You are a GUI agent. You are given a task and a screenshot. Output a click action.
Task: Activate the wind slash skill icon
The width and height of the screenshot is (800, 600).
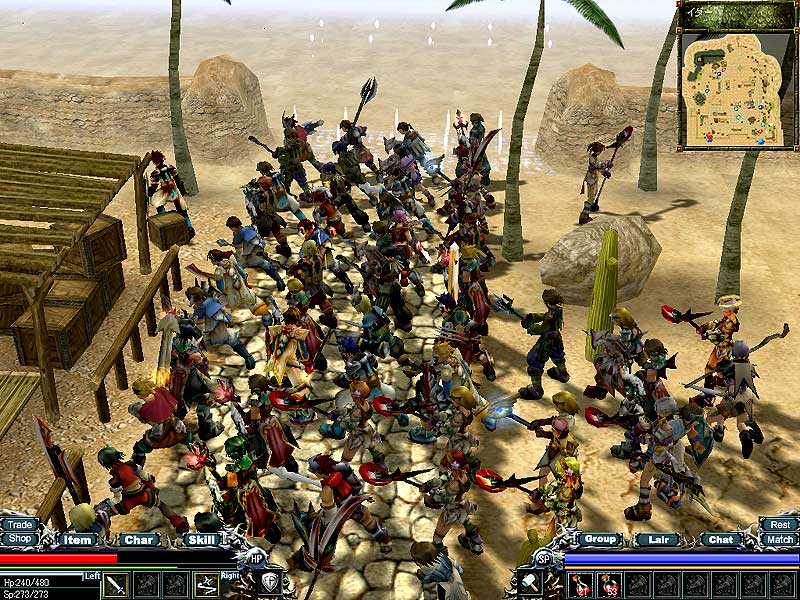pyautogui.click(x=206, y=584)
